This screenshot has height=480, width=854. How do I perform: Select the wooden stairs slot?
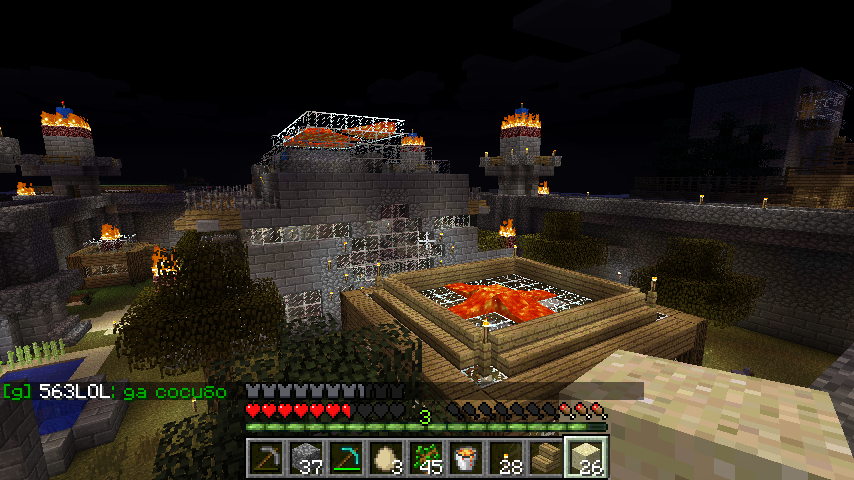click(x=546, y=459)
